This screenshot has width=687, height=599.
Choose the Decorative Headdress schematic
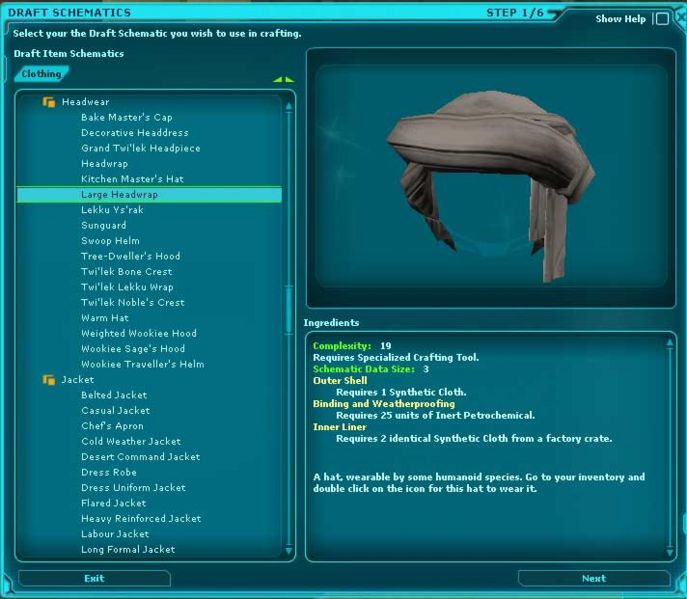[x=134, y=133]
